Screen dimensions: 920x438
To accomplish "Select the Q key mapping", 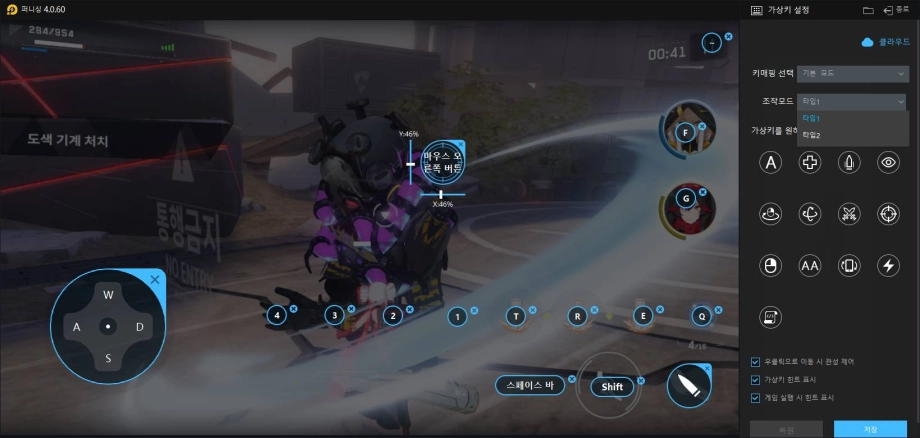I will (x=702, y=316).
